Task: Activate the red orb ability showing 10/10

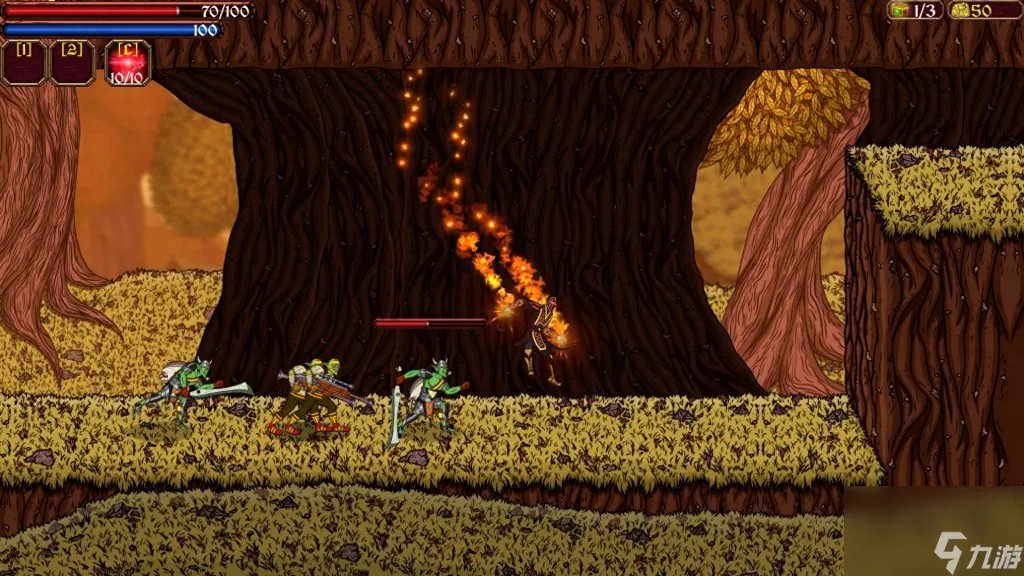Action: 127,63
